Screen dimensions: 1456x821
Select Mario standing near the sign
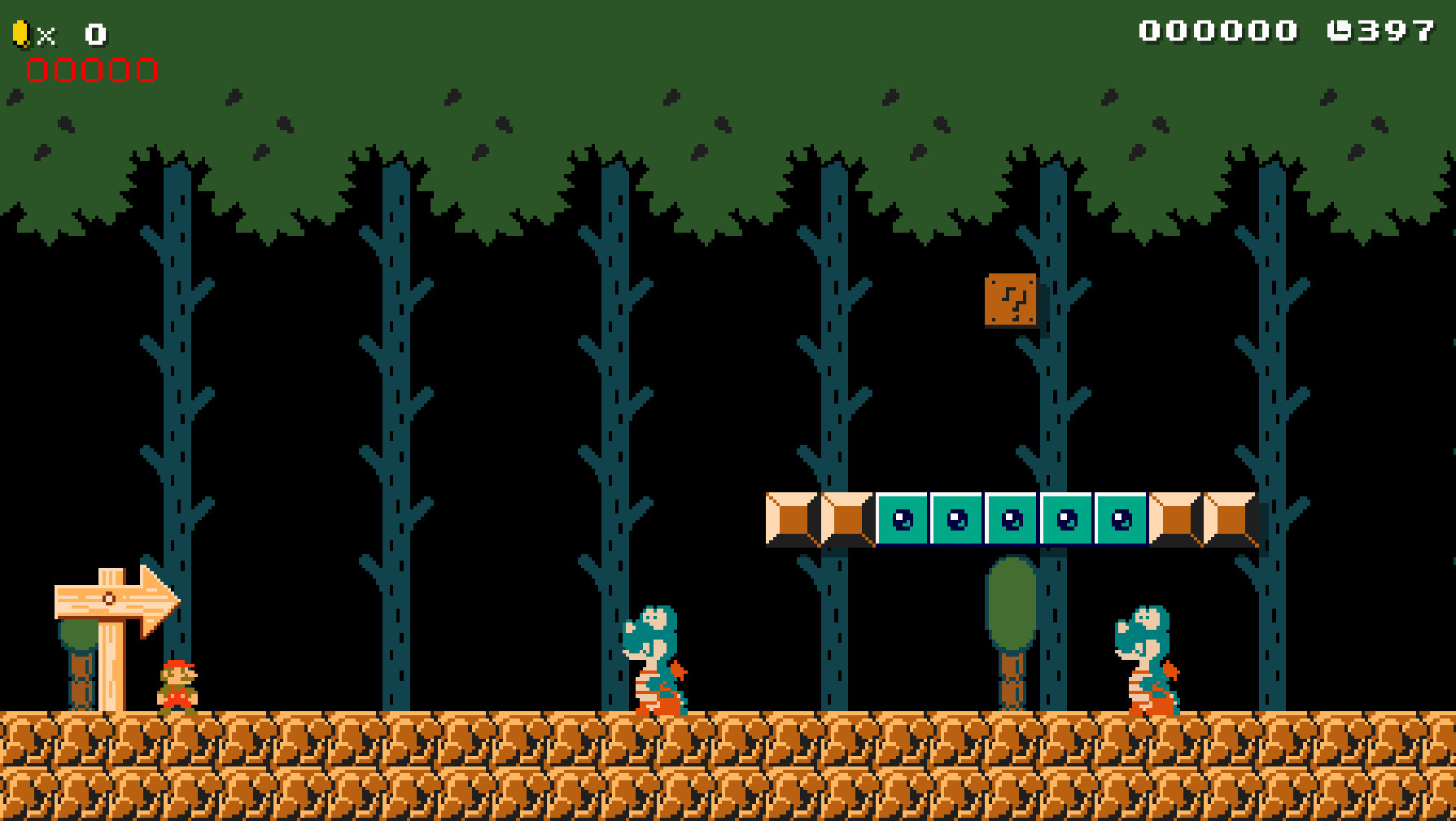tap(179, 688)
